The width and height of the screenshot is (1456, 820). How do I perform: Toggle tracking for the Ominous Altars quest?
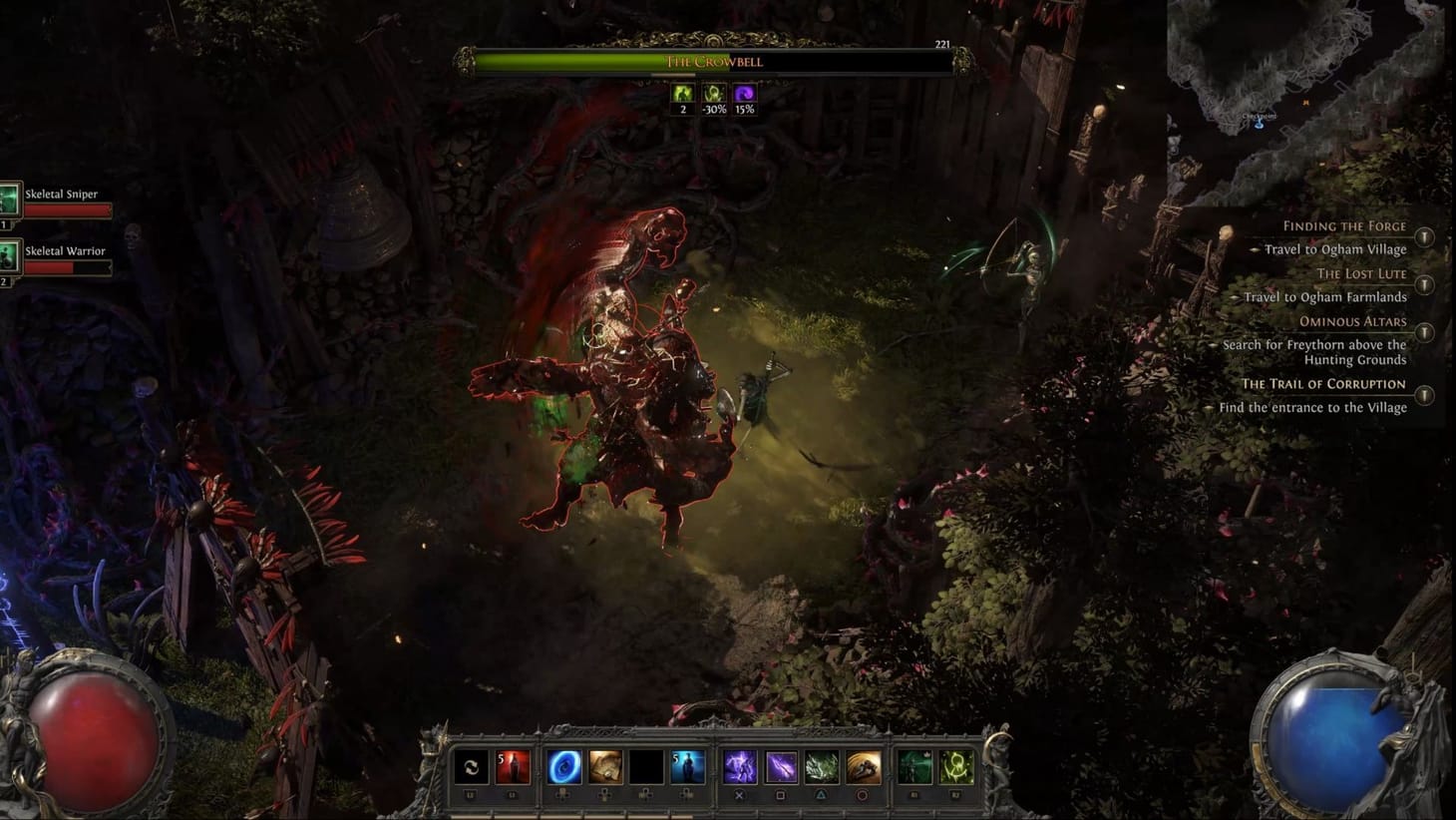(1423, 333)
